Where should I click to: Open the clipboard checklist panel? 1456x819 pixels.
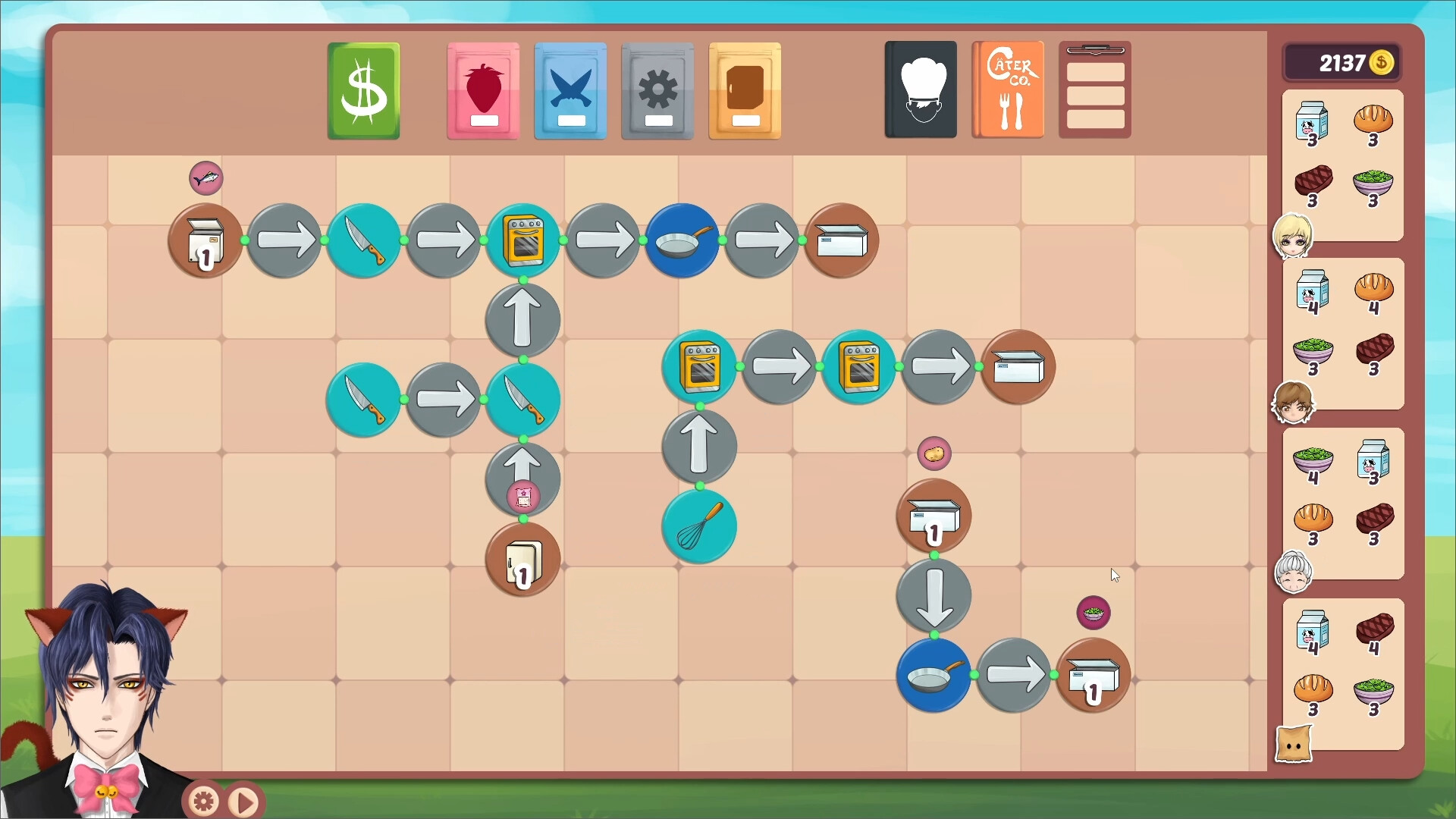click(1094, 89)
